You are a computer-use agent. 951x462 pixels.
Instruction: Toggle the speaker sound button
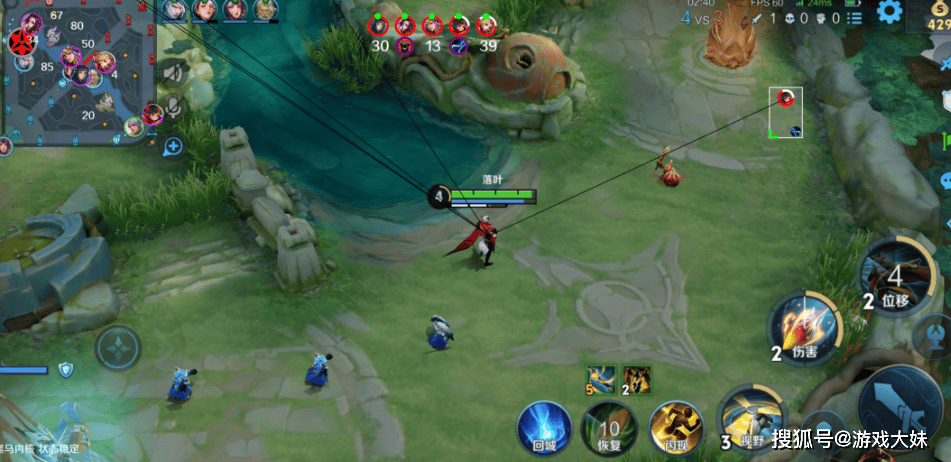coord(175,72)
